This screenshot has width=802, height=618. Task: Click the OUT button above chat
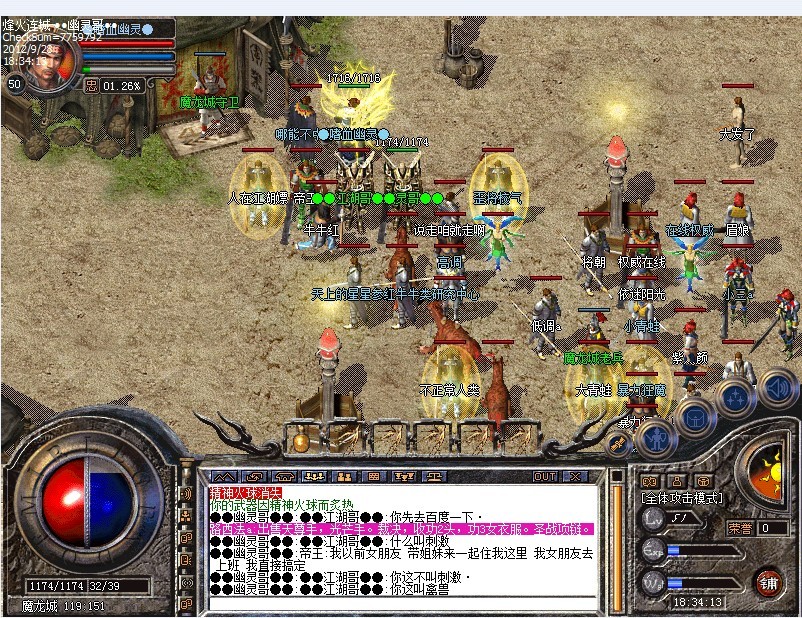click(545, 476)
